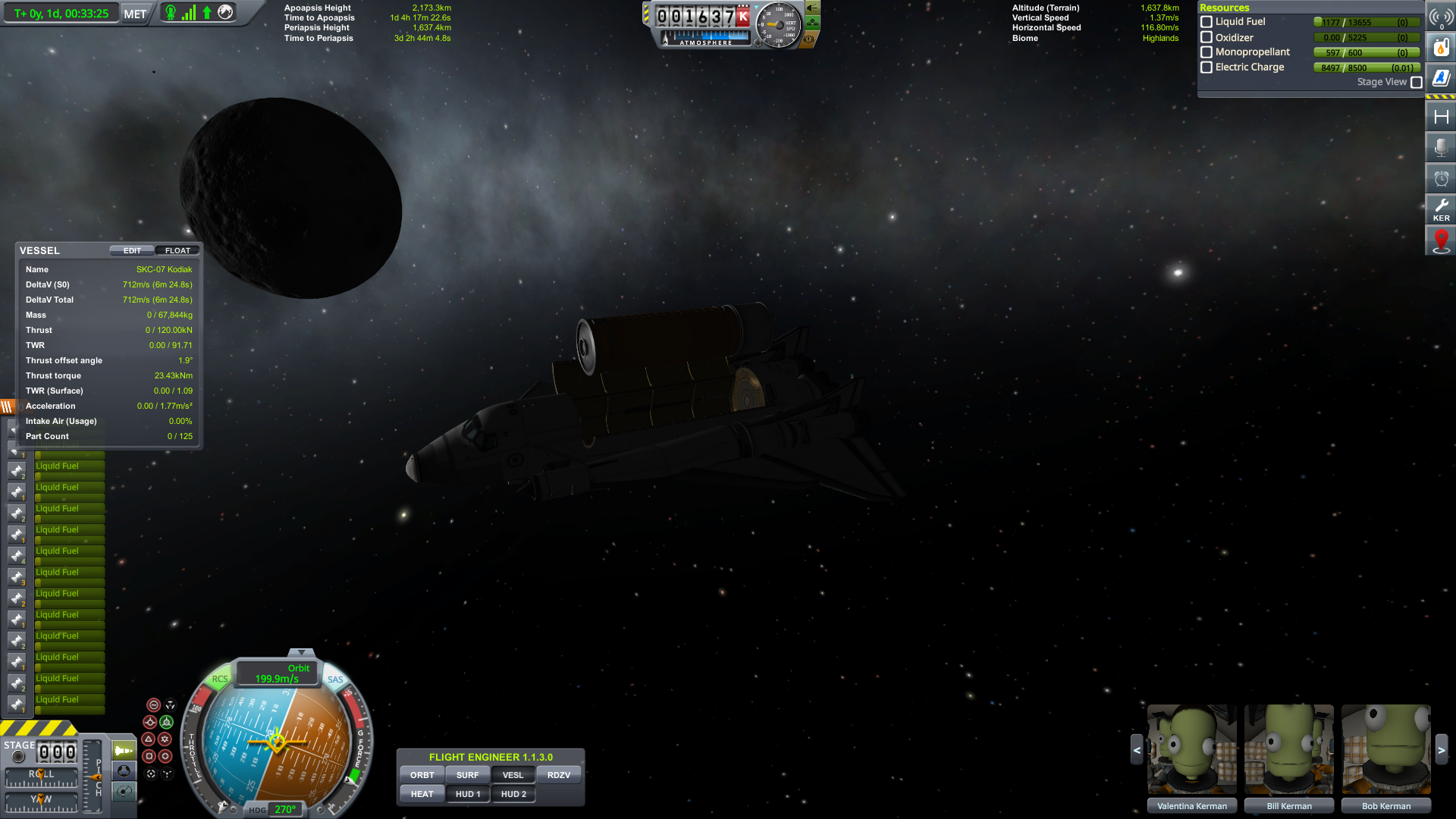Open the alarm clock icon in the sidebar

1440,178
